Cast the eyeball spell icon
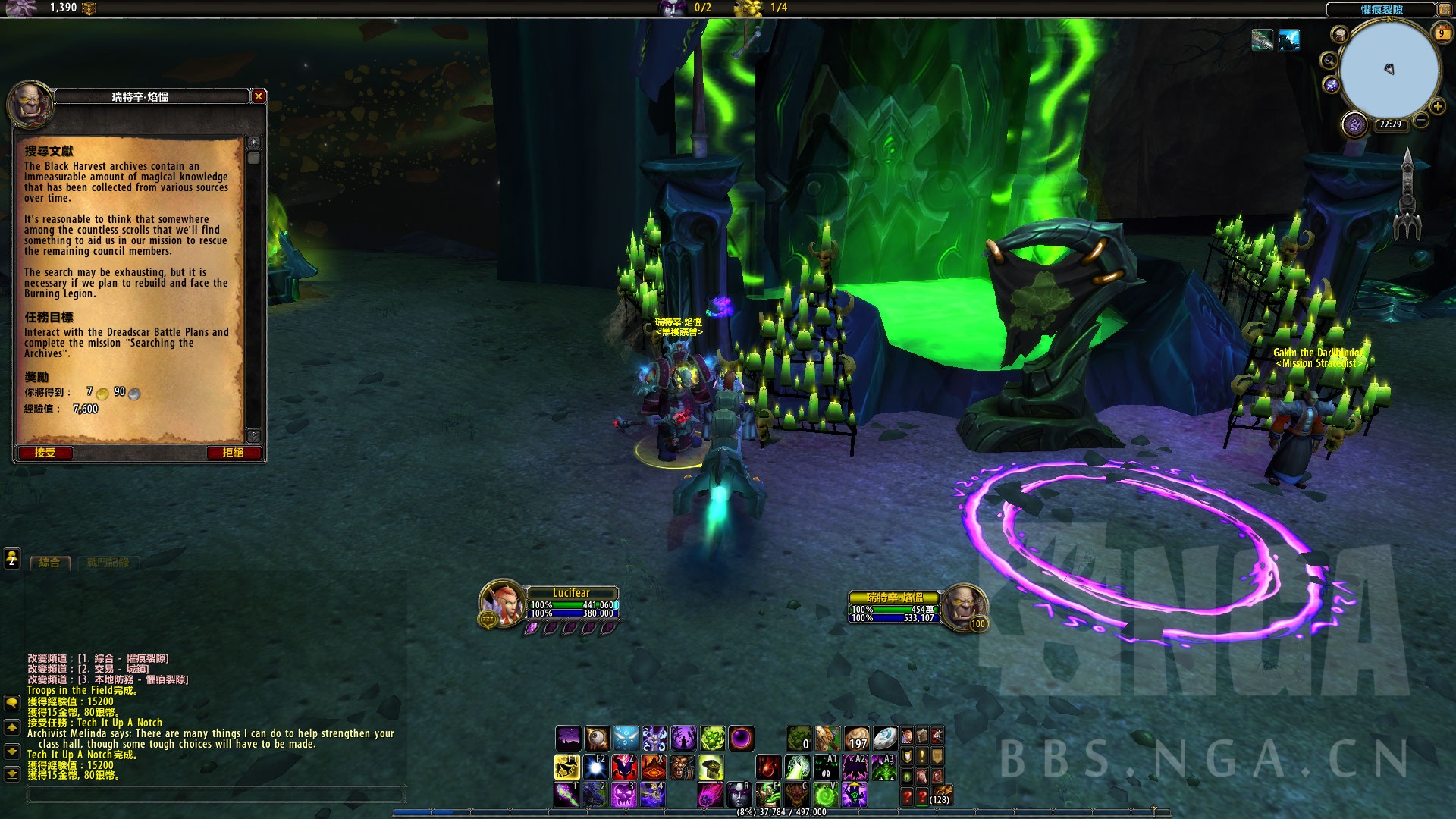This screenshot has width=1456, height=819. pyautogui.click(x=597, y=738)
